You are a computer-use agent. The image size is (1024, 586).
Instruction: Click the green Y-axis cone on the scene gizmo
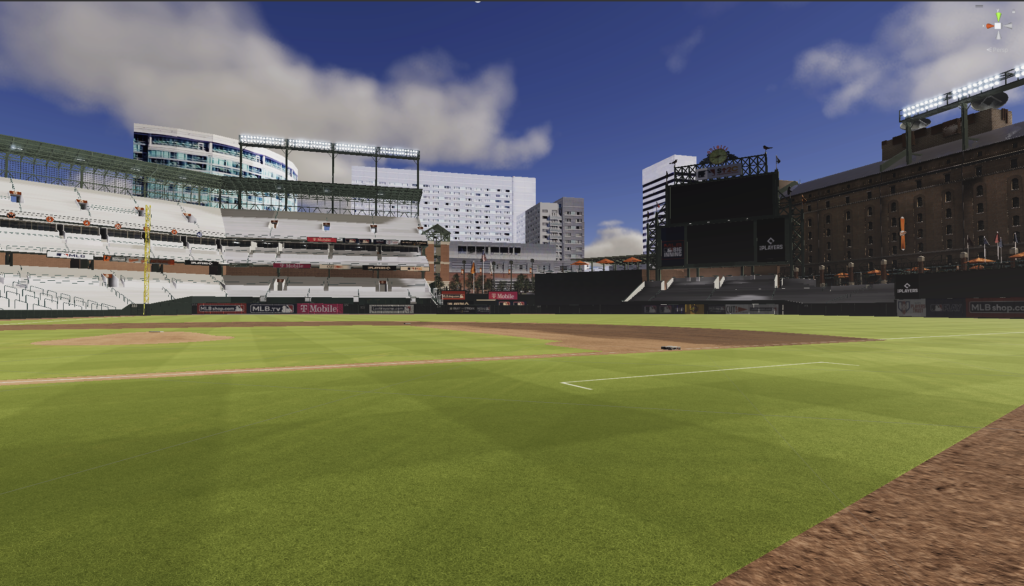tap(997, 16)
